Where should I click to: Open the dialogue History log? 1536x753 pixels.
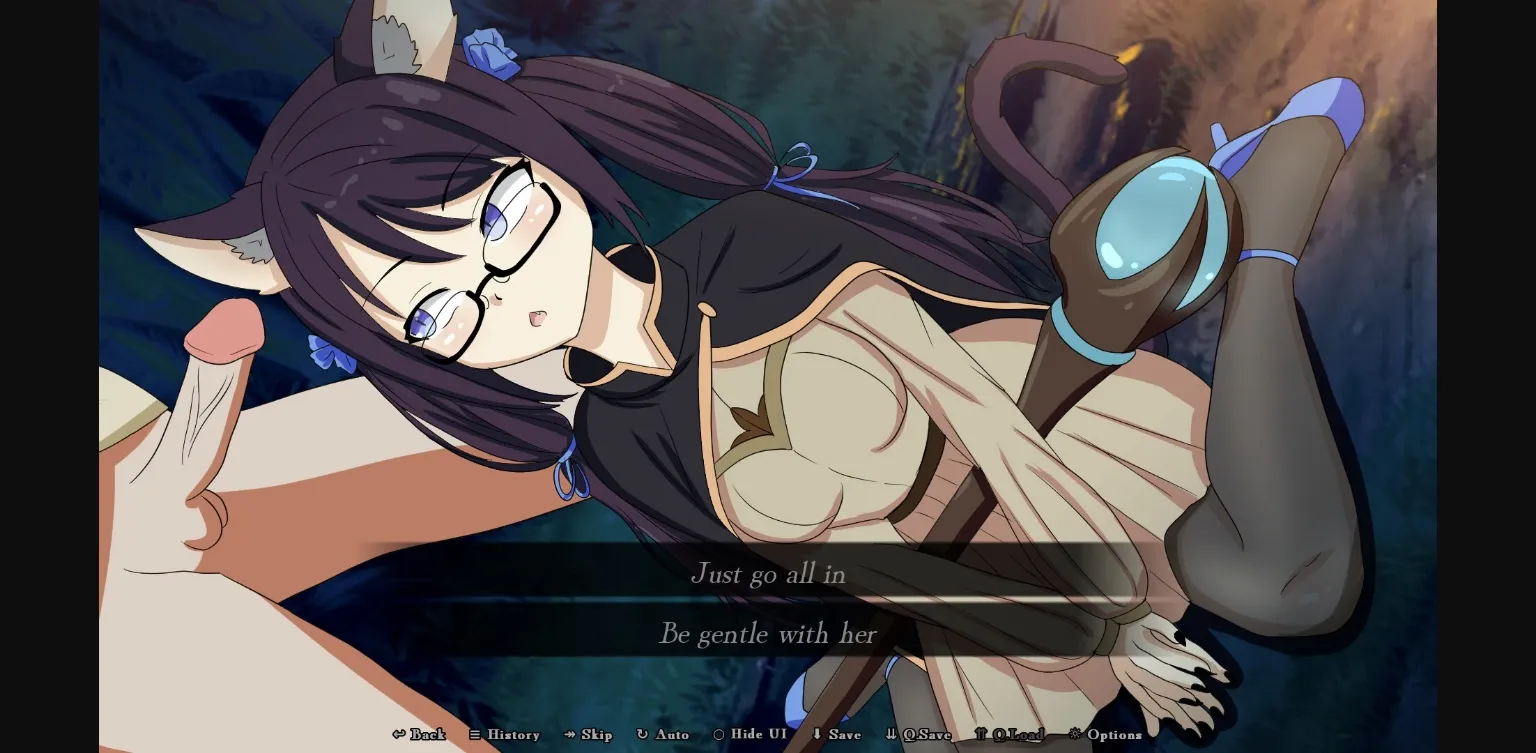(x=504, y=735)
